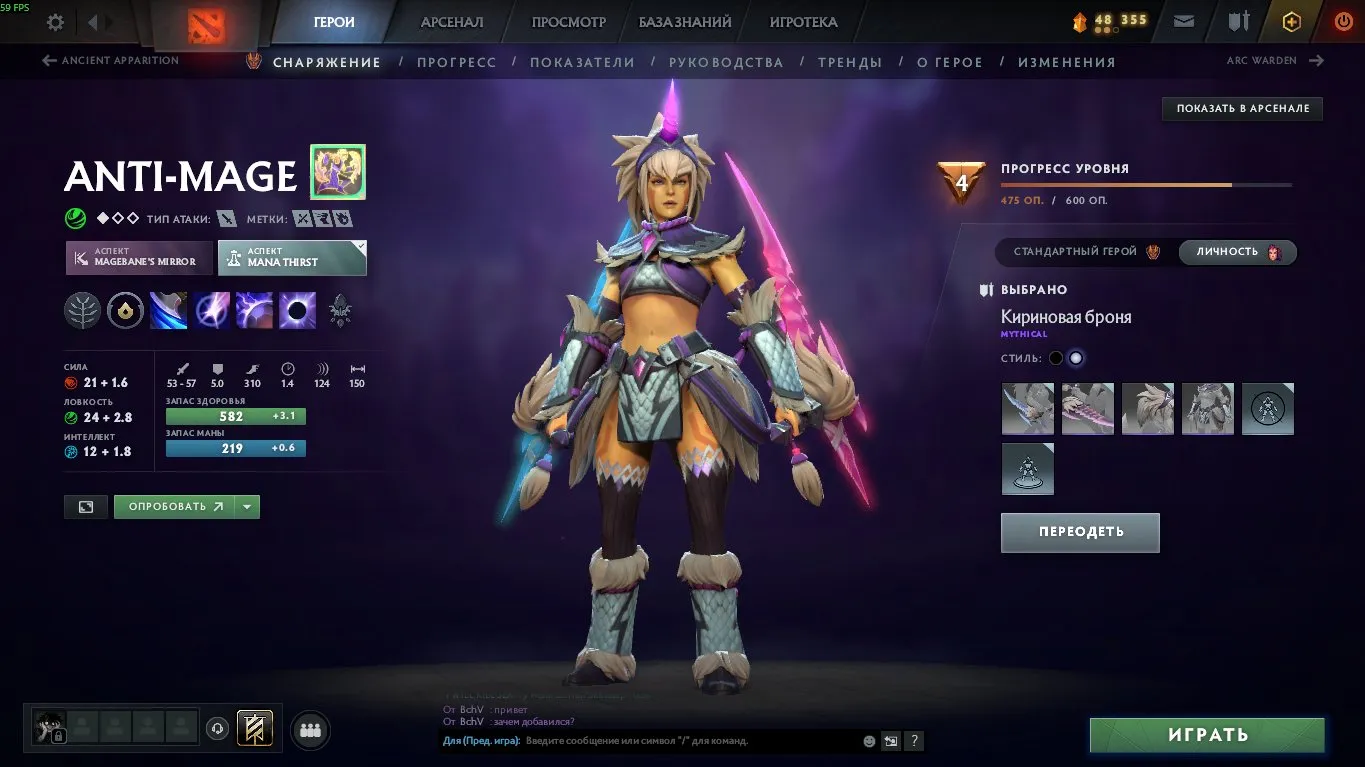1365x767 pixels.
Task: Go to next hero Arc Warden
Action: (1276, 60)
